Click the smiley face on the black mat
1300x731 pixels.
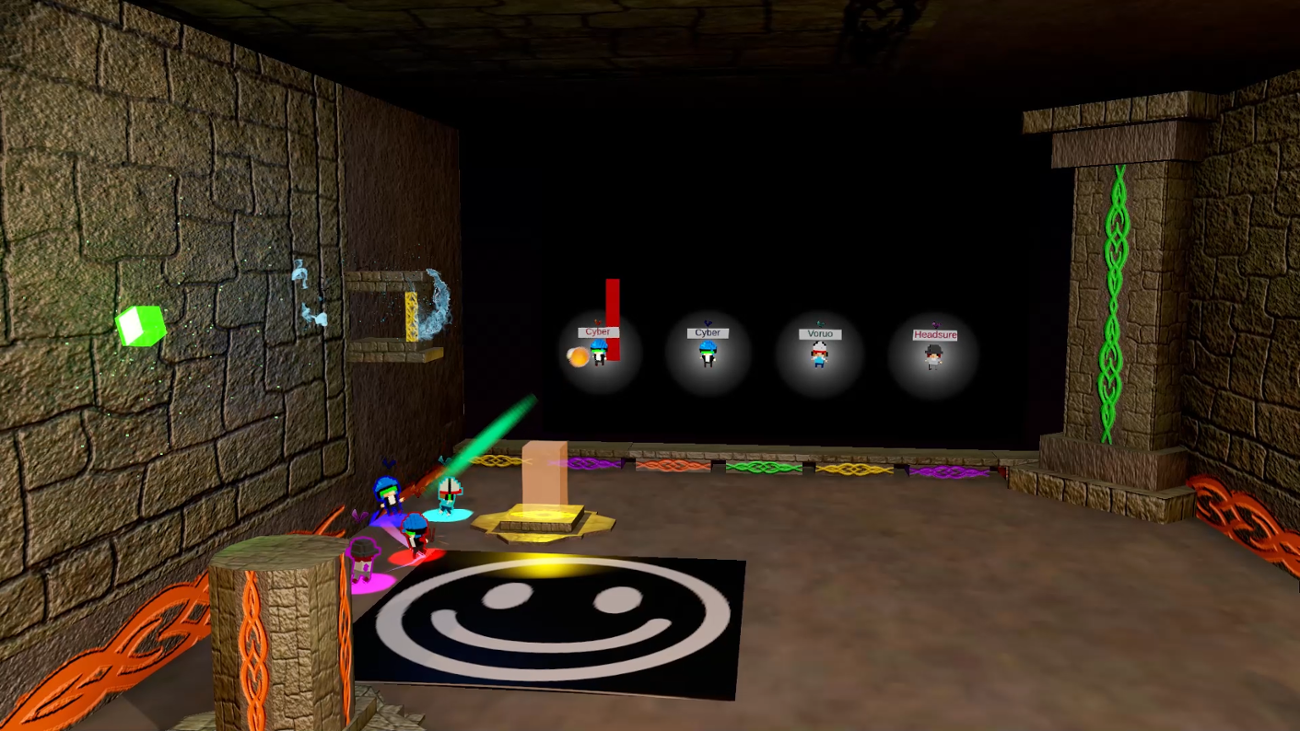(555, 625)
